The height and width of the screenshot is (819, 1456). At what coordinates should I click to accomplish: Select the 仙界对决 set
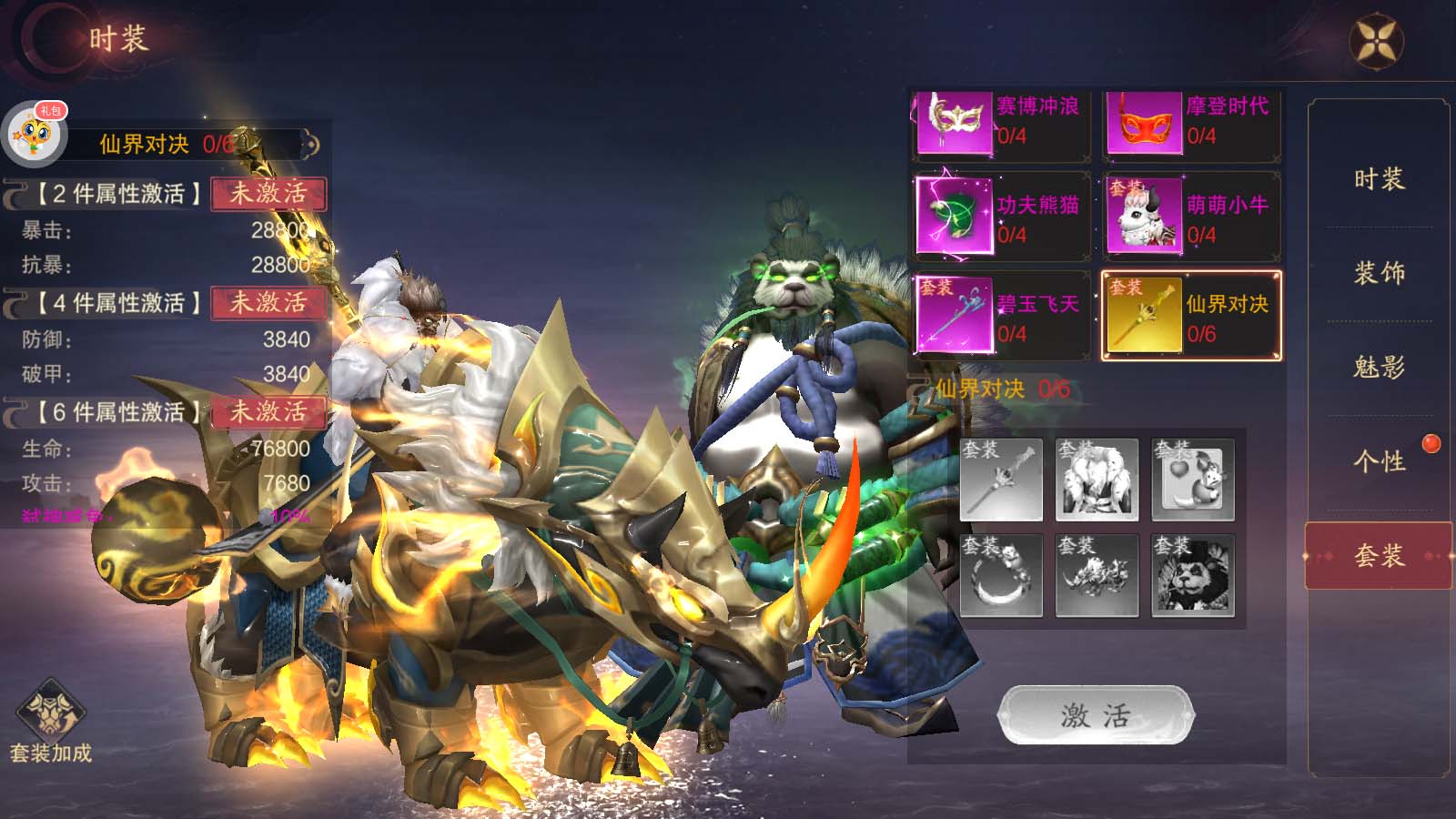1190,317
